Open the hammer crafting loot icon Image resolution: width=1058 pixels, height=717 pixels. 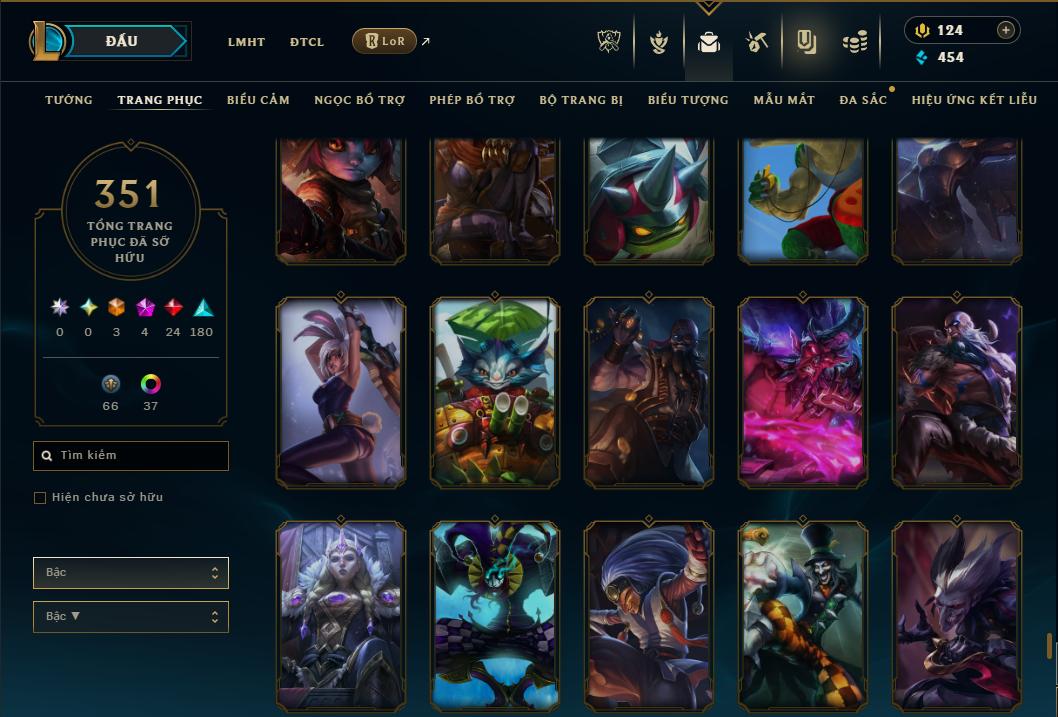click(x=757, y=42)
